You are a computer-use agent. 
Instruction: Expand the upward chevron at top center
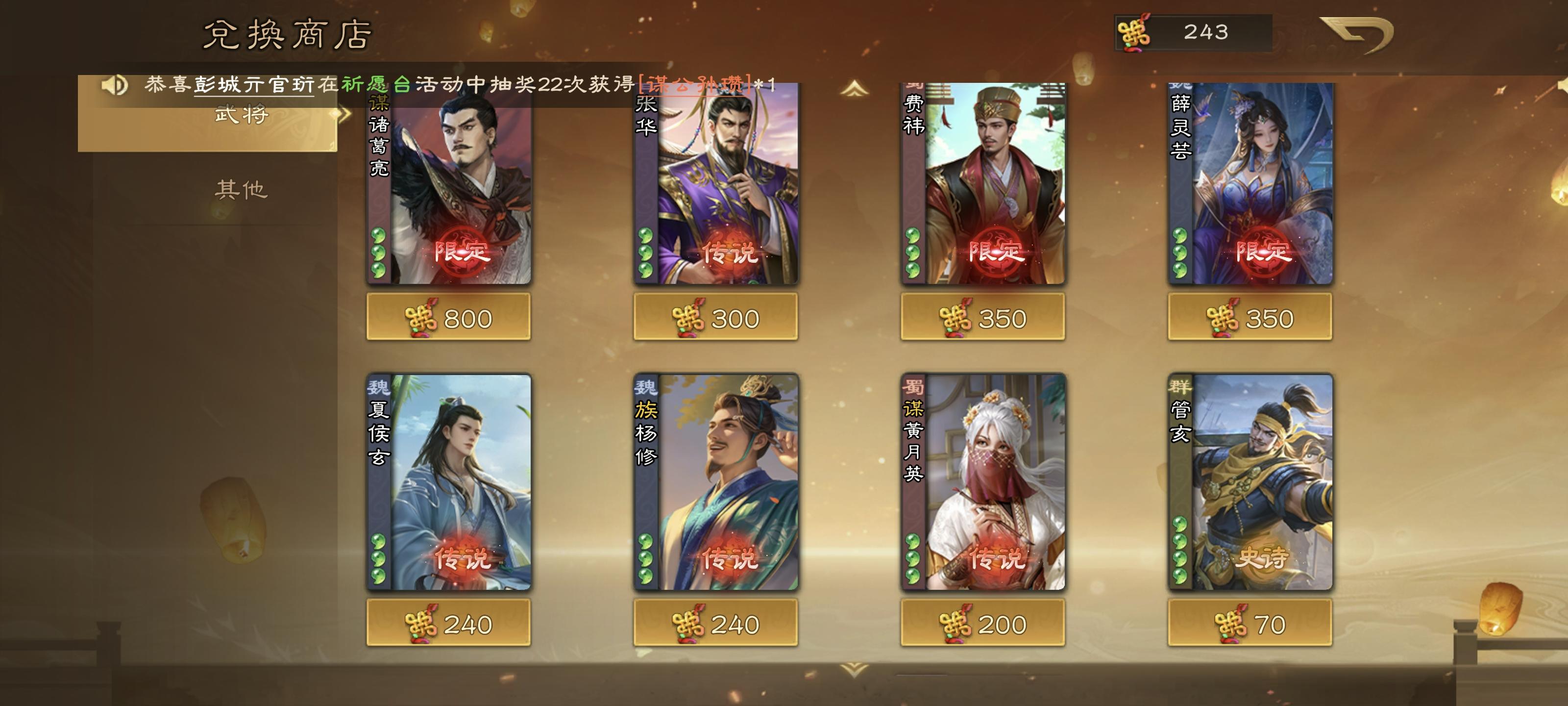point(850,88)
